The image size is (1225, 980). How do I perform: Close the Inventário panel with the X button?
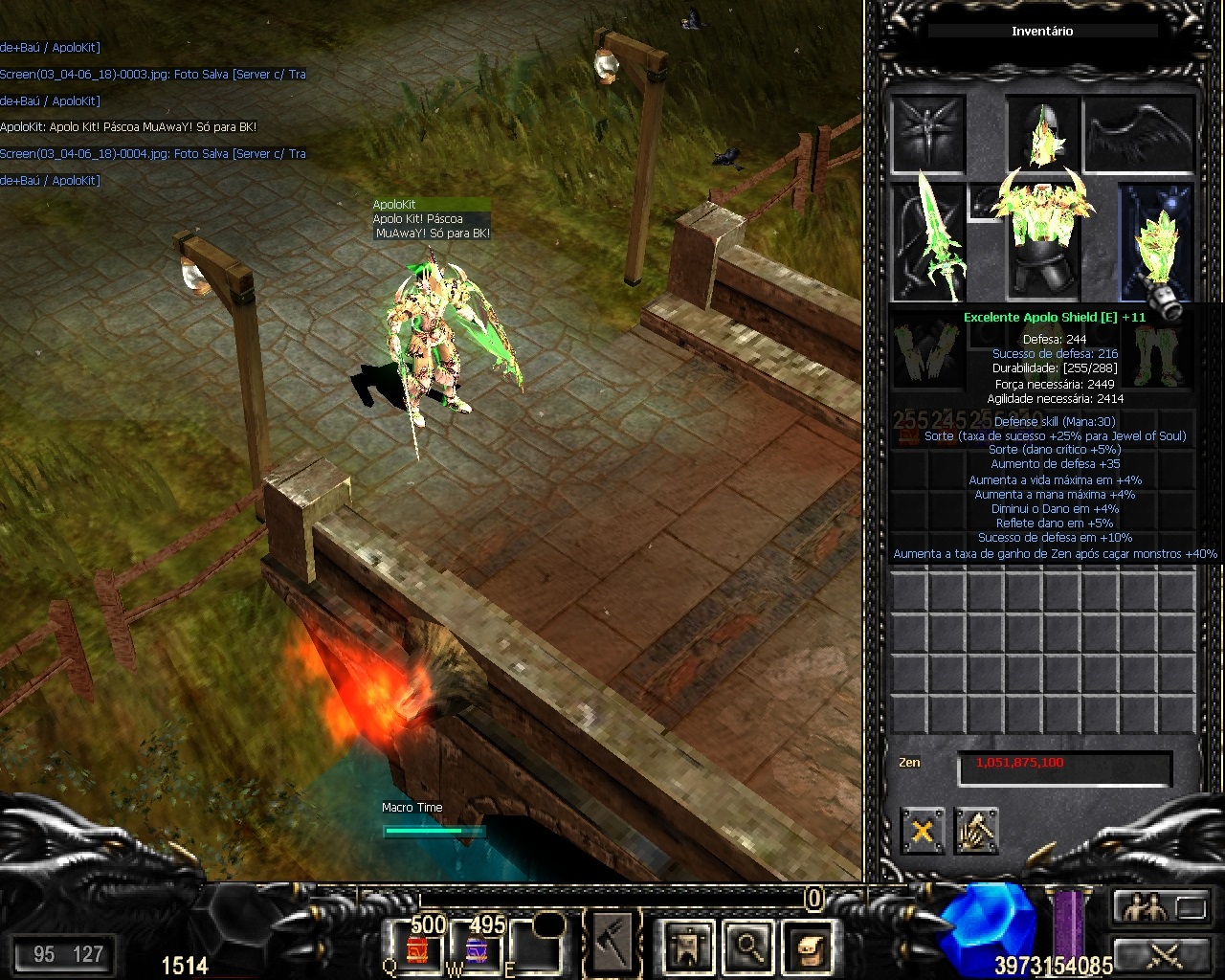point(922,830)
